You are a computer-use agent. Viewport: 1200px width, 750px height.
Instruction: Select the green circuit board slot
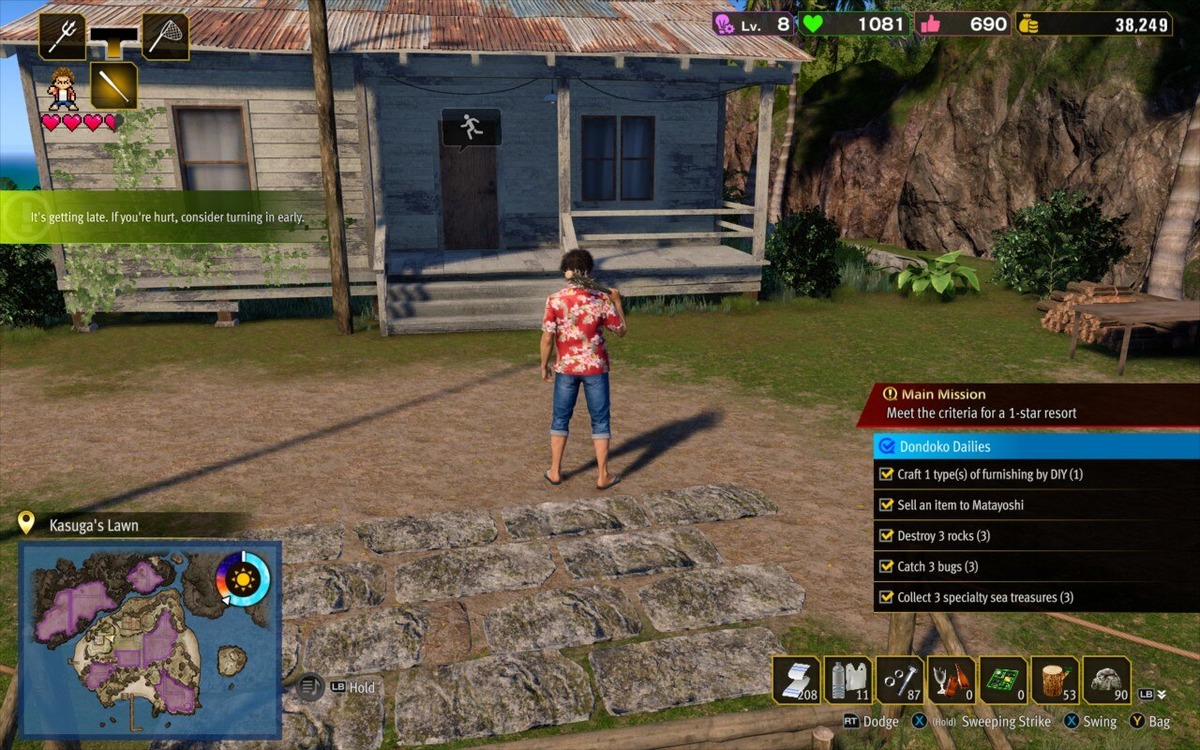point(1003,680)
